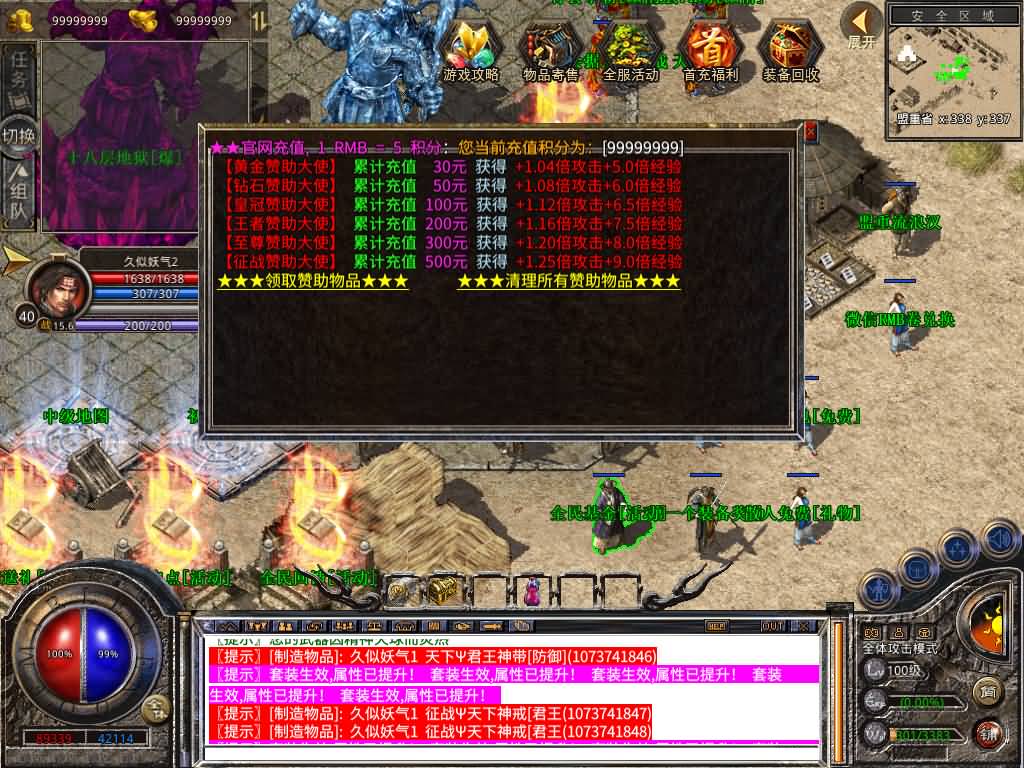This screenshot has height=768, width=1024.
Task: Claim sponsor items via 领取赞助物品 link
Action: coord(313,282)
